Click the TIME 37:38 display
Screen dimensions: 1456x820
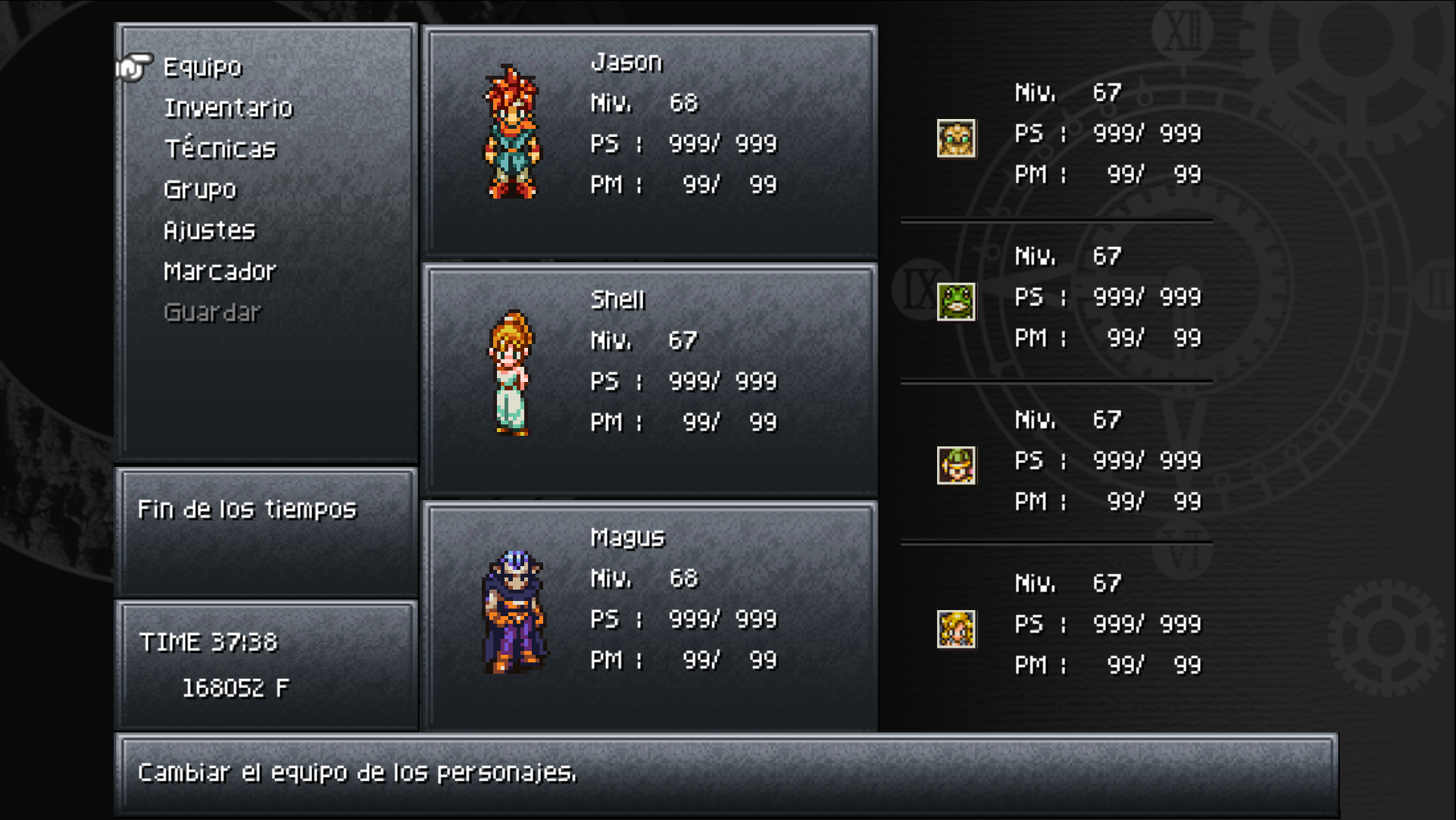210,643
